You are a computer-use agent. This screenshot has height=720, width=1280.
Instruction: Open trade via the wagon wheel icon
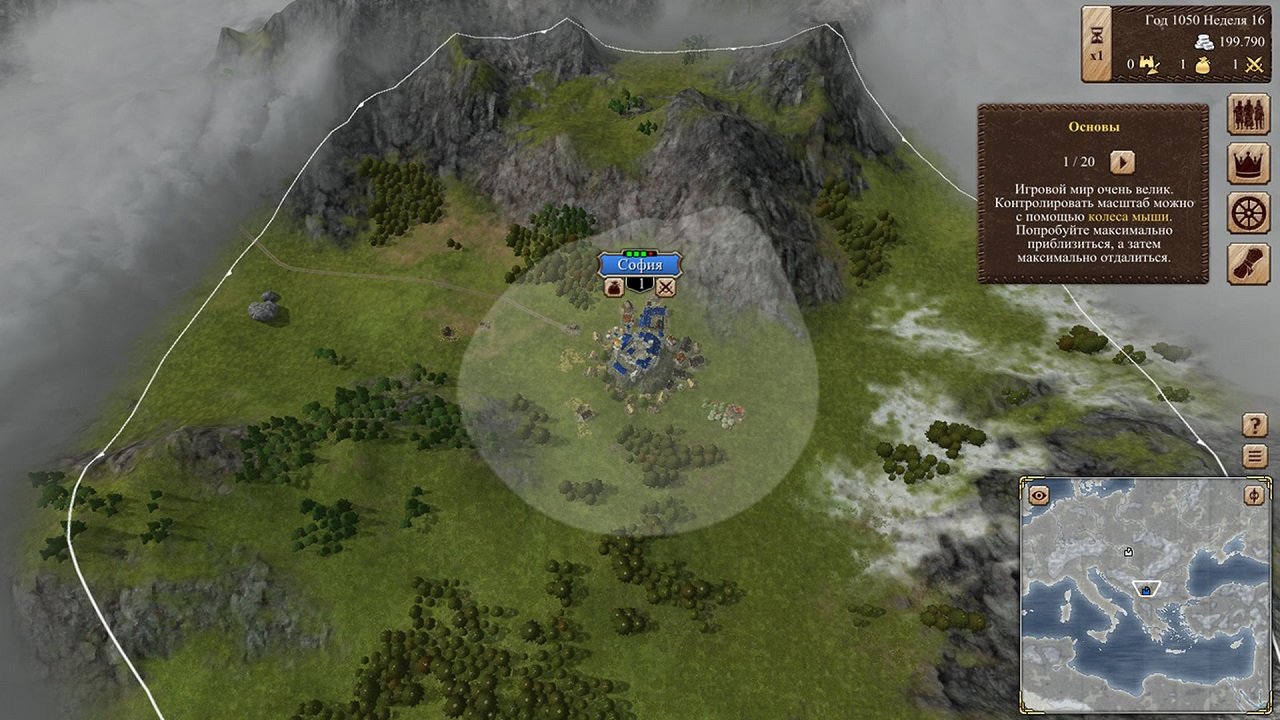(1247, 213)
